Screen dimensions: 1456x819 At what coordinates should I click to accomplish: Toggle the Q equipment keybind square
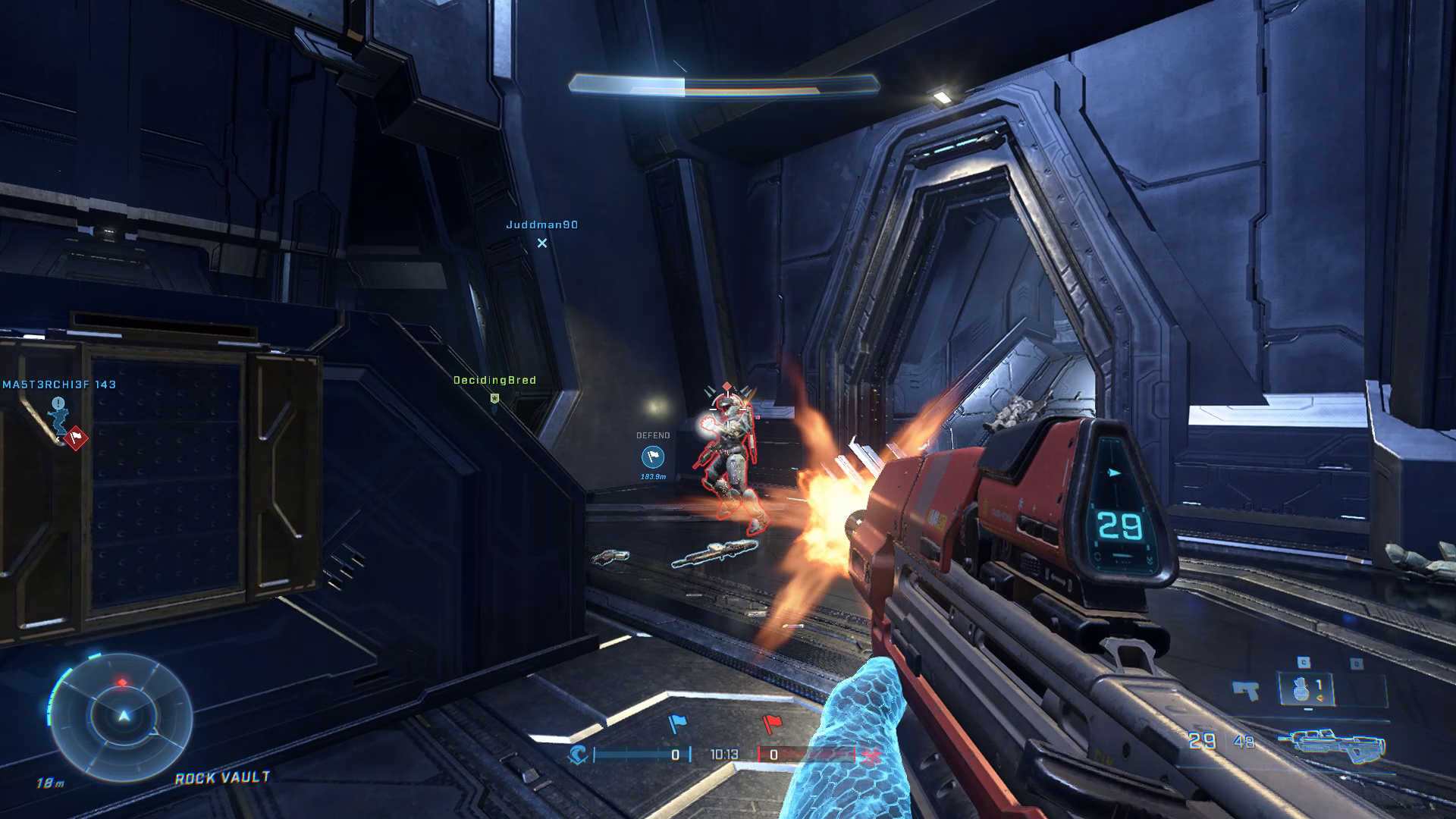(1357, 663)
